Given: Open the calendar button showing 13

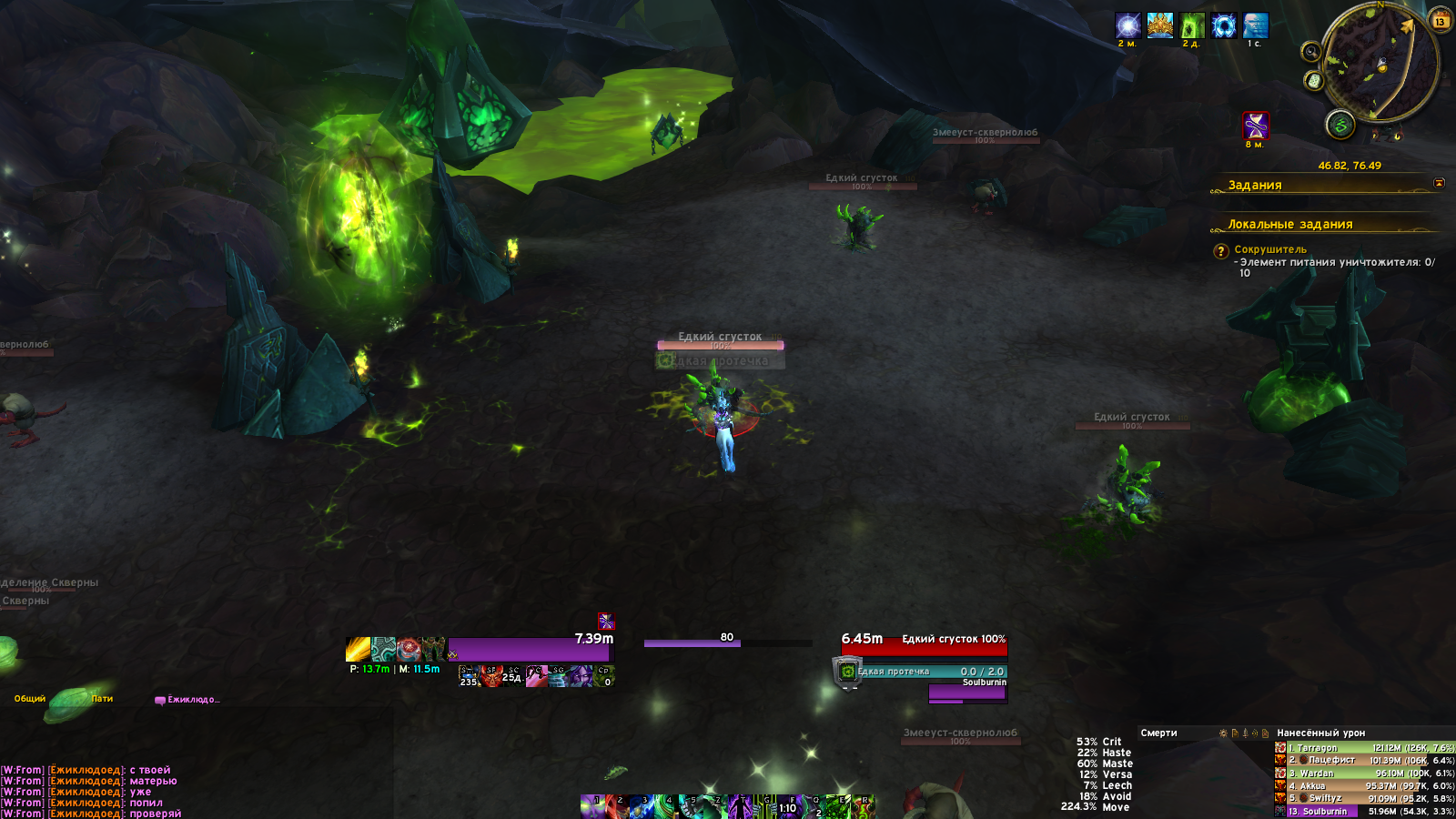Looking at the screenshot, I should point(1441,21).
